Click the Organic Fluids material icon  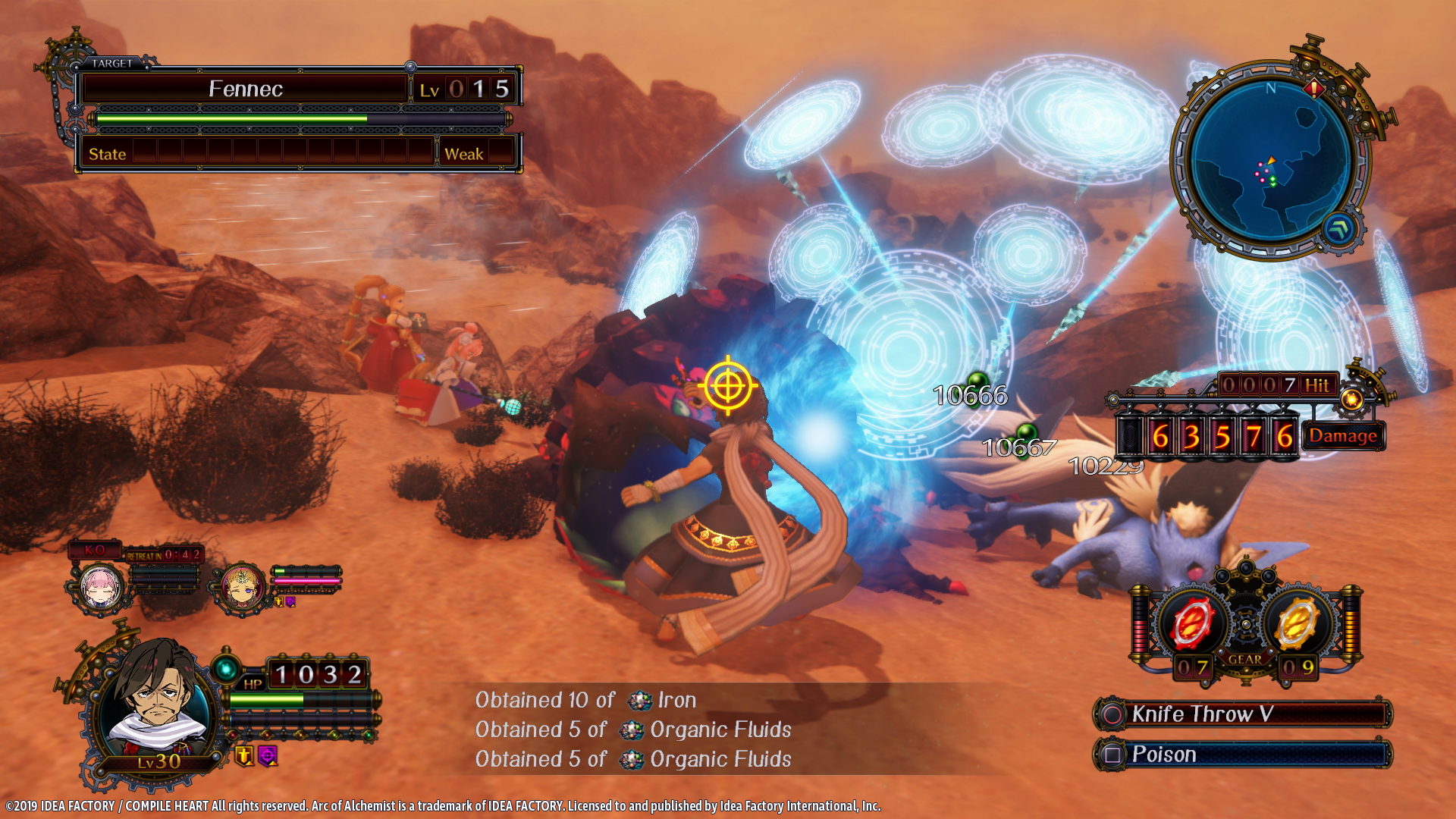pos(630,730)
